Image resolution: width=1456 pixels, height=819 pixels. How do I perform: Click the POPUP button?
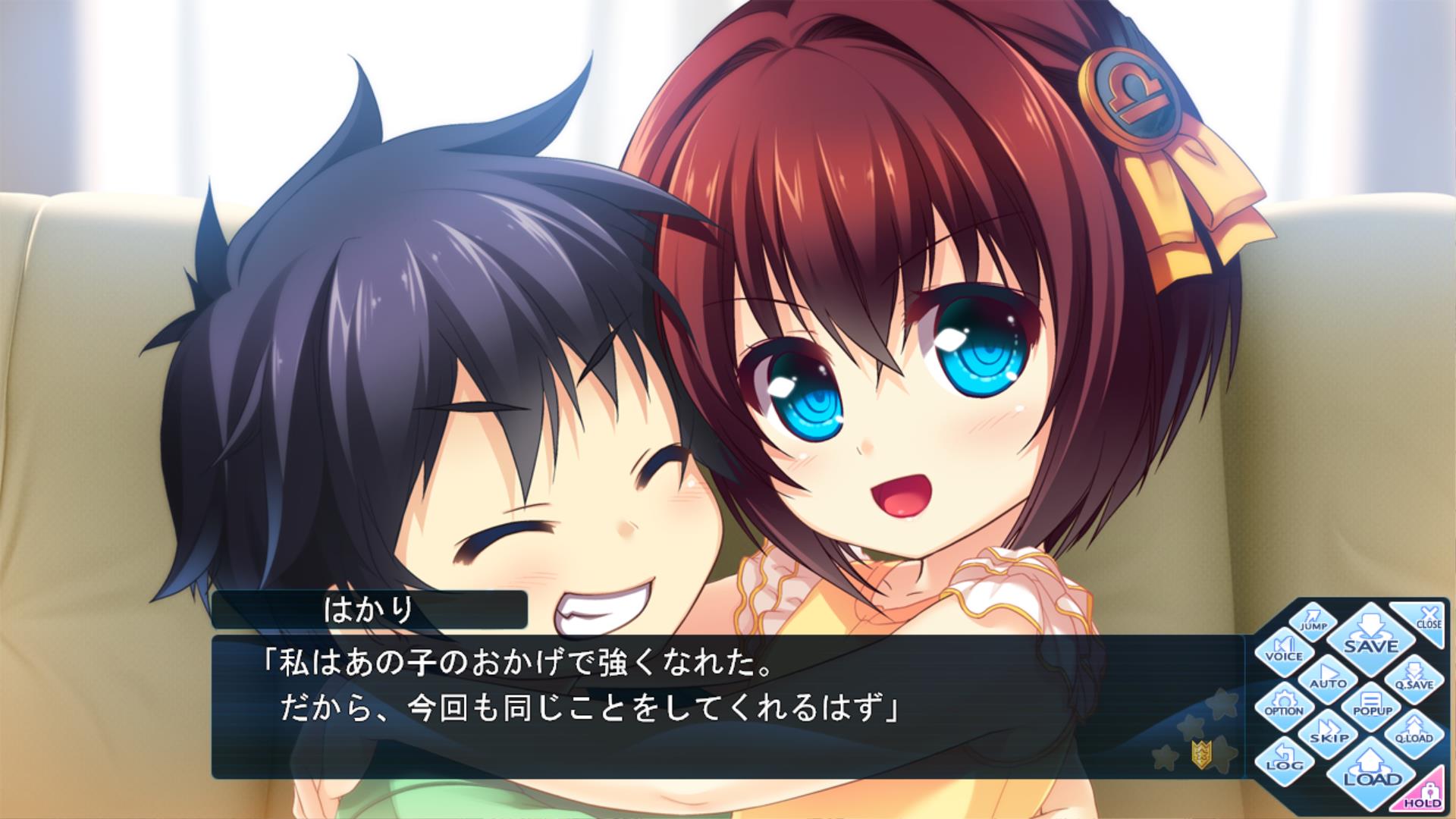click(x=1372, y=704)
